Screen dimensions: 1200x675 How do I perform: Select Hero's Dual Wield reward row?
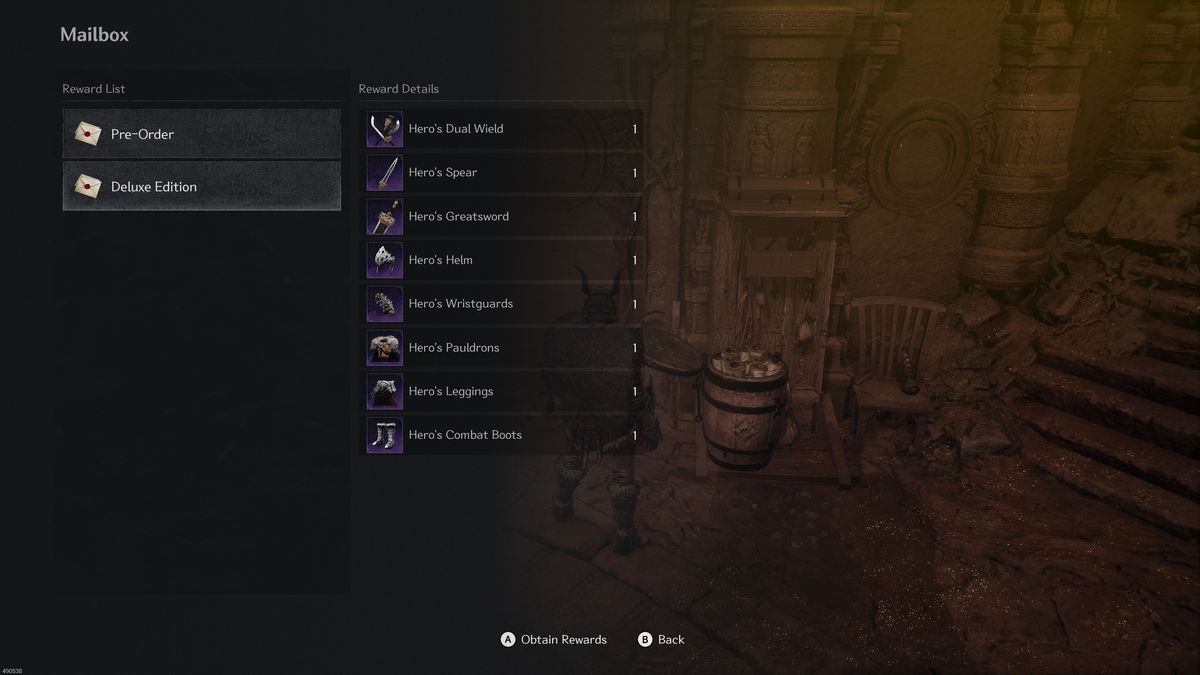501,129
